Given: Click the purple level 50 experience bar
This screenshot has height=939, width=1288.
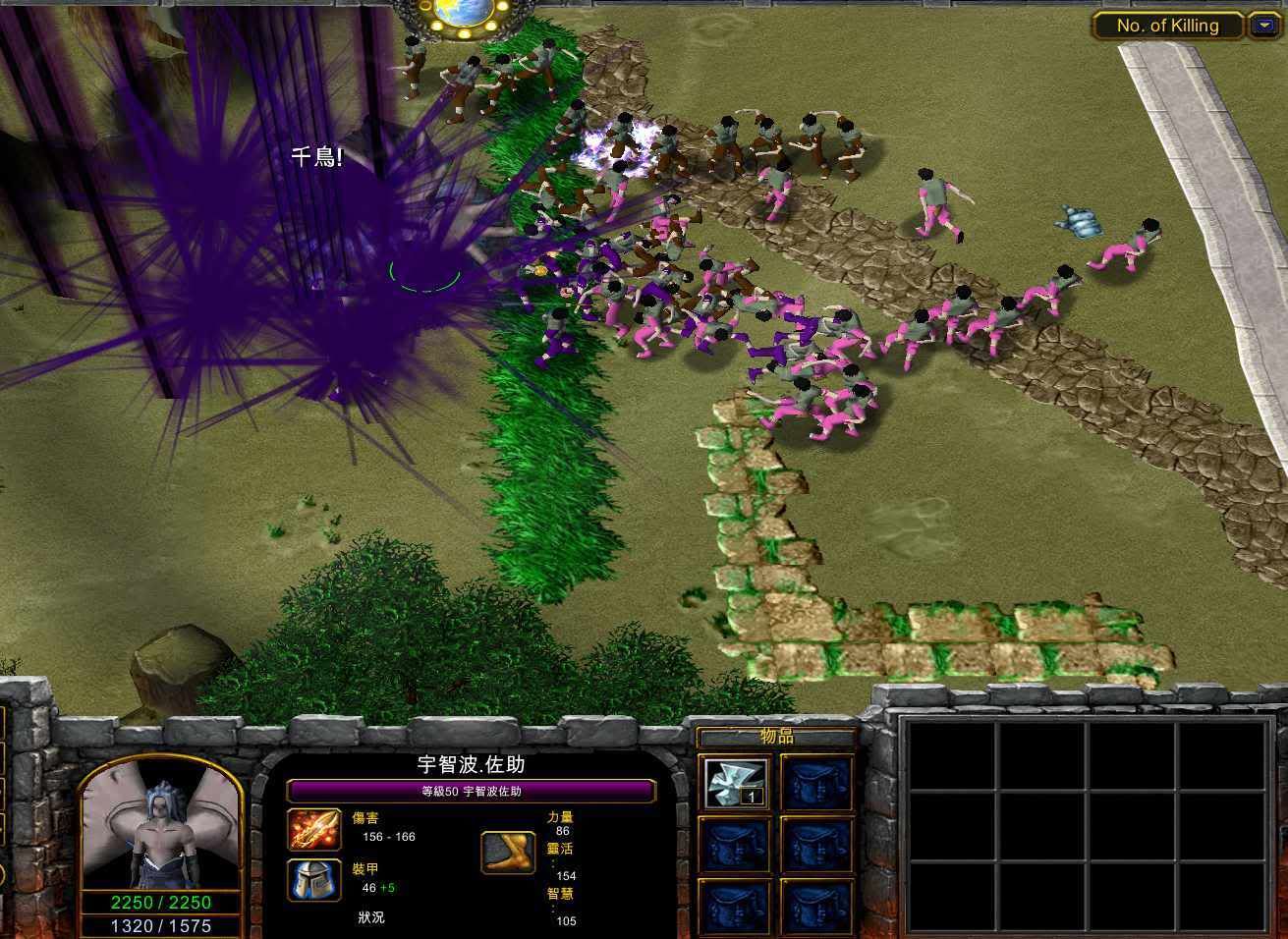Looking at the screenshot, I should click(472, 791).
